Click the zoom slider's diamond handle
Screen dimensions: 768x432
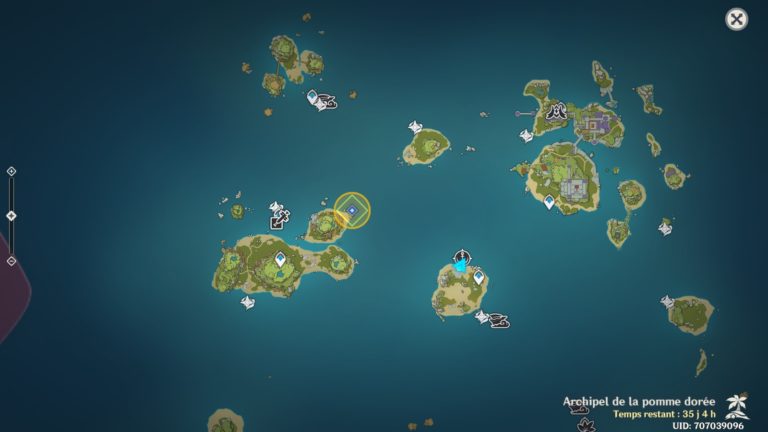tap(11, 216)
